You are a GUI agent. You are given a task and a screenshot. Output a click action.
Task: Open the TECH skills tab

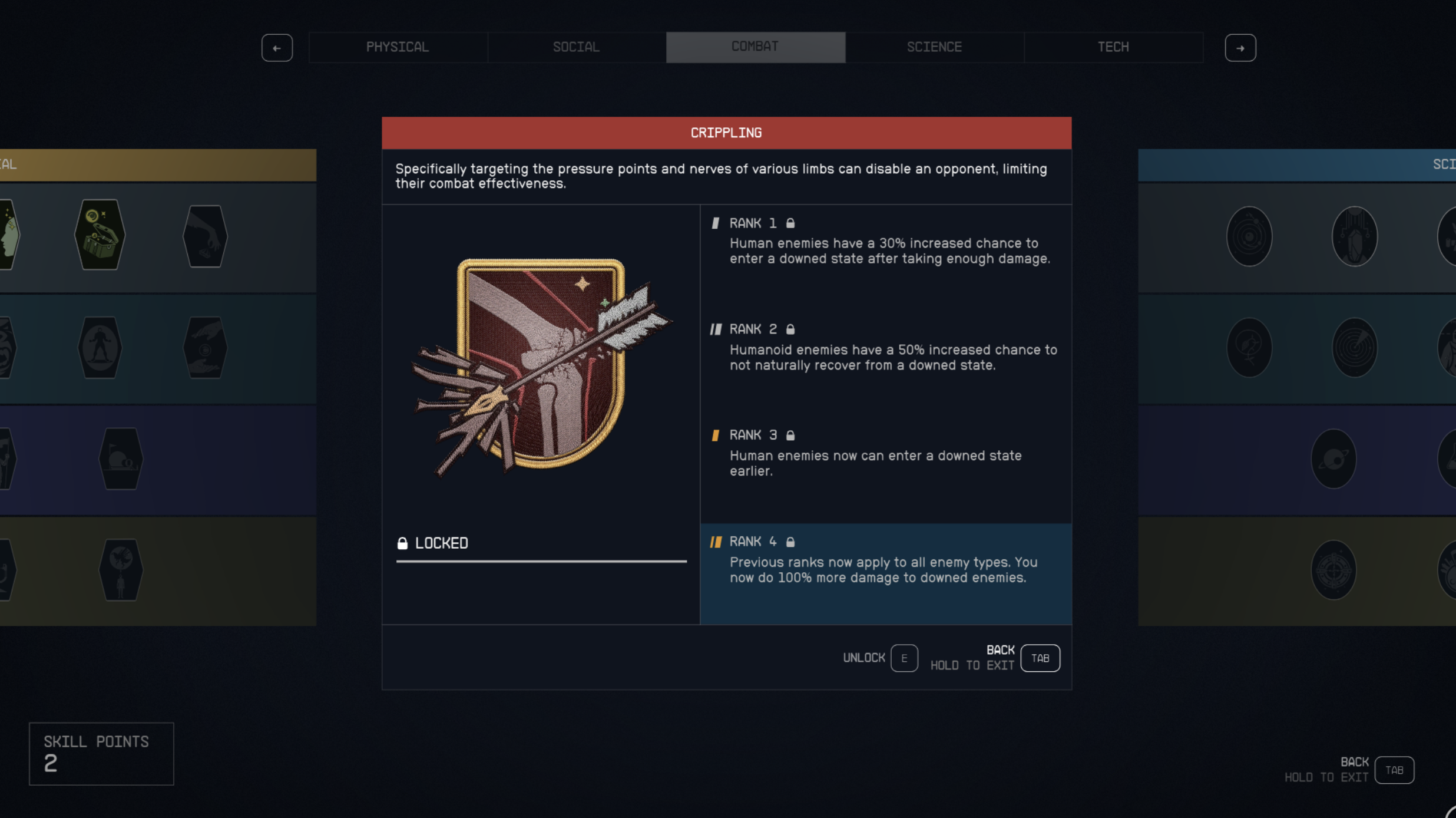pos(1113,47)
